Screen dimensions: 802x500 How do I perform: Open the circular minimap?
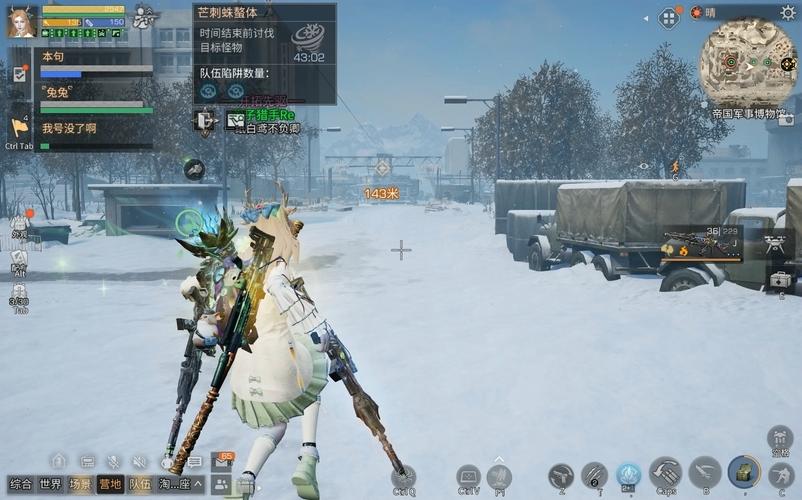(747, 62)
